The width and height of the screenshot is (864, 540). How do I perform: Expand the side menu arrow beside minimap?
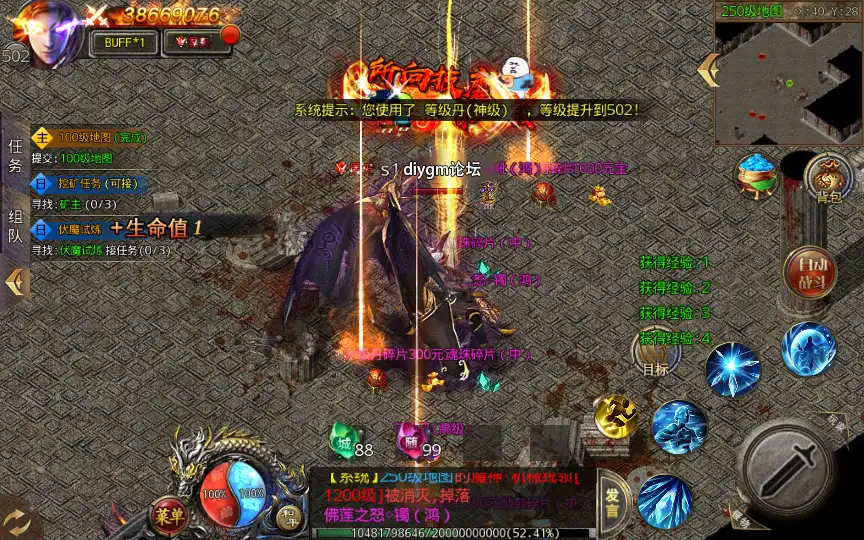click(x=708, y=70)
